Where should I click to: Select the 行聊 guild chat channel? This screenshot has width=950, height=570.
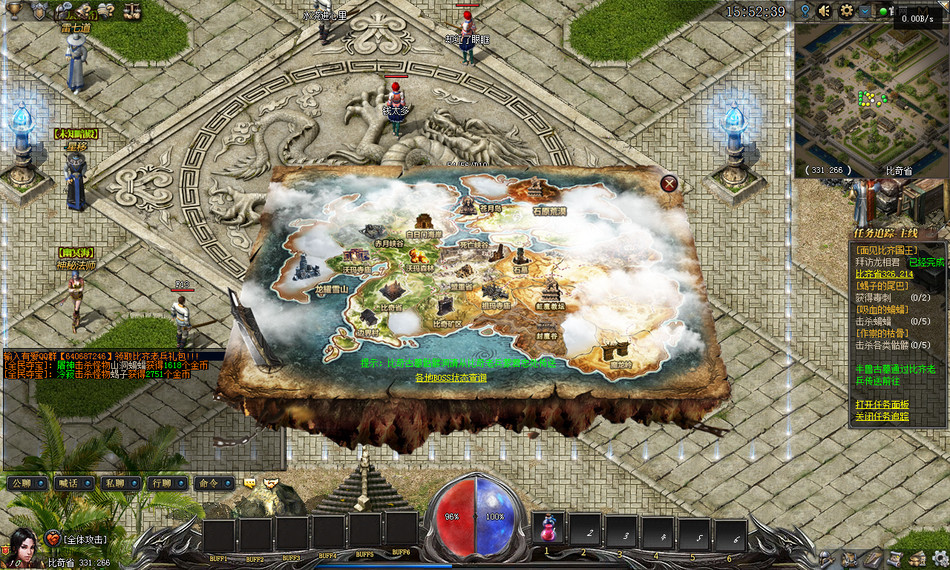[x=162, y=482]
